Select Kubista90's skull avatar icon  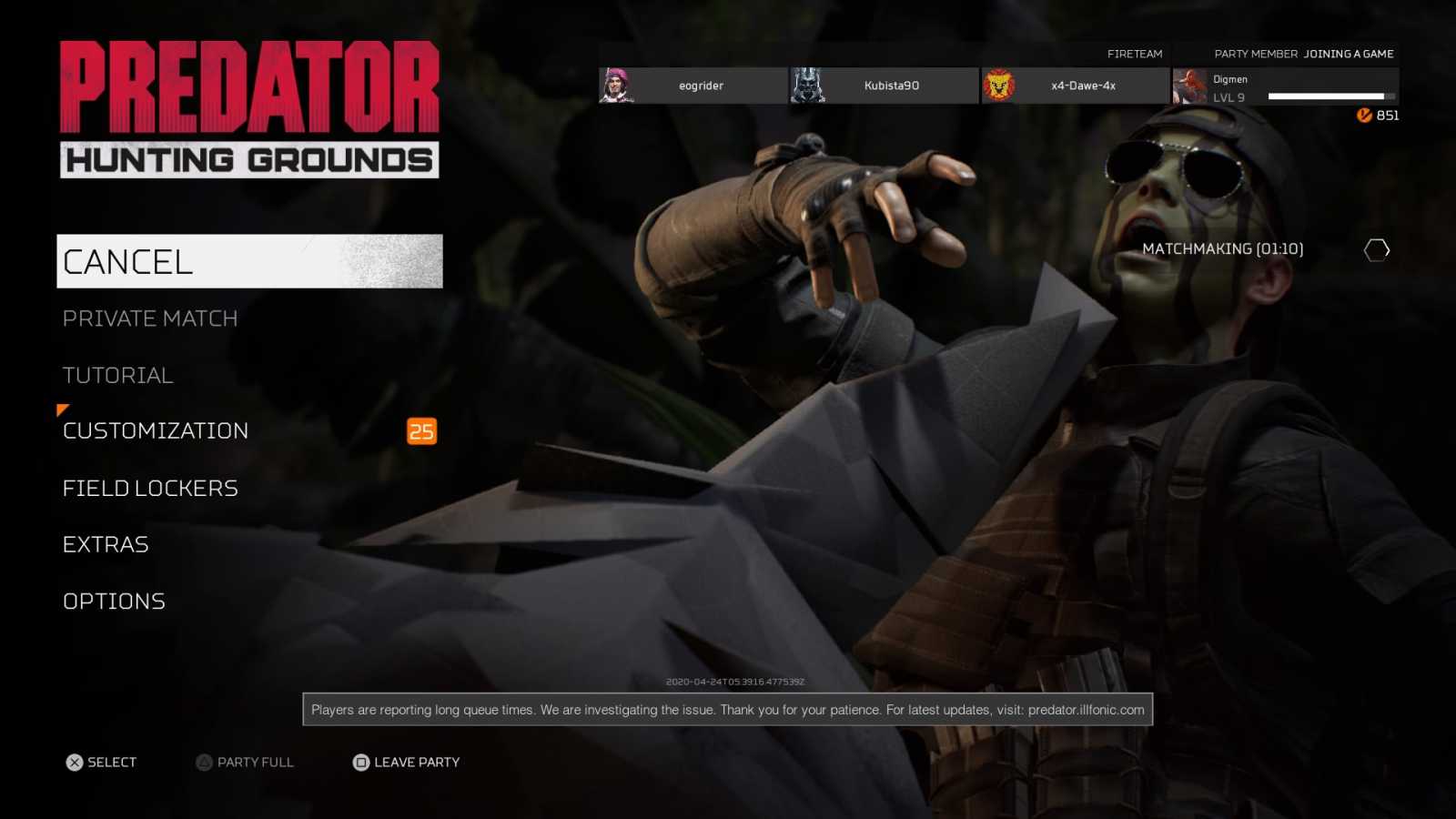(x=808, y=86)
